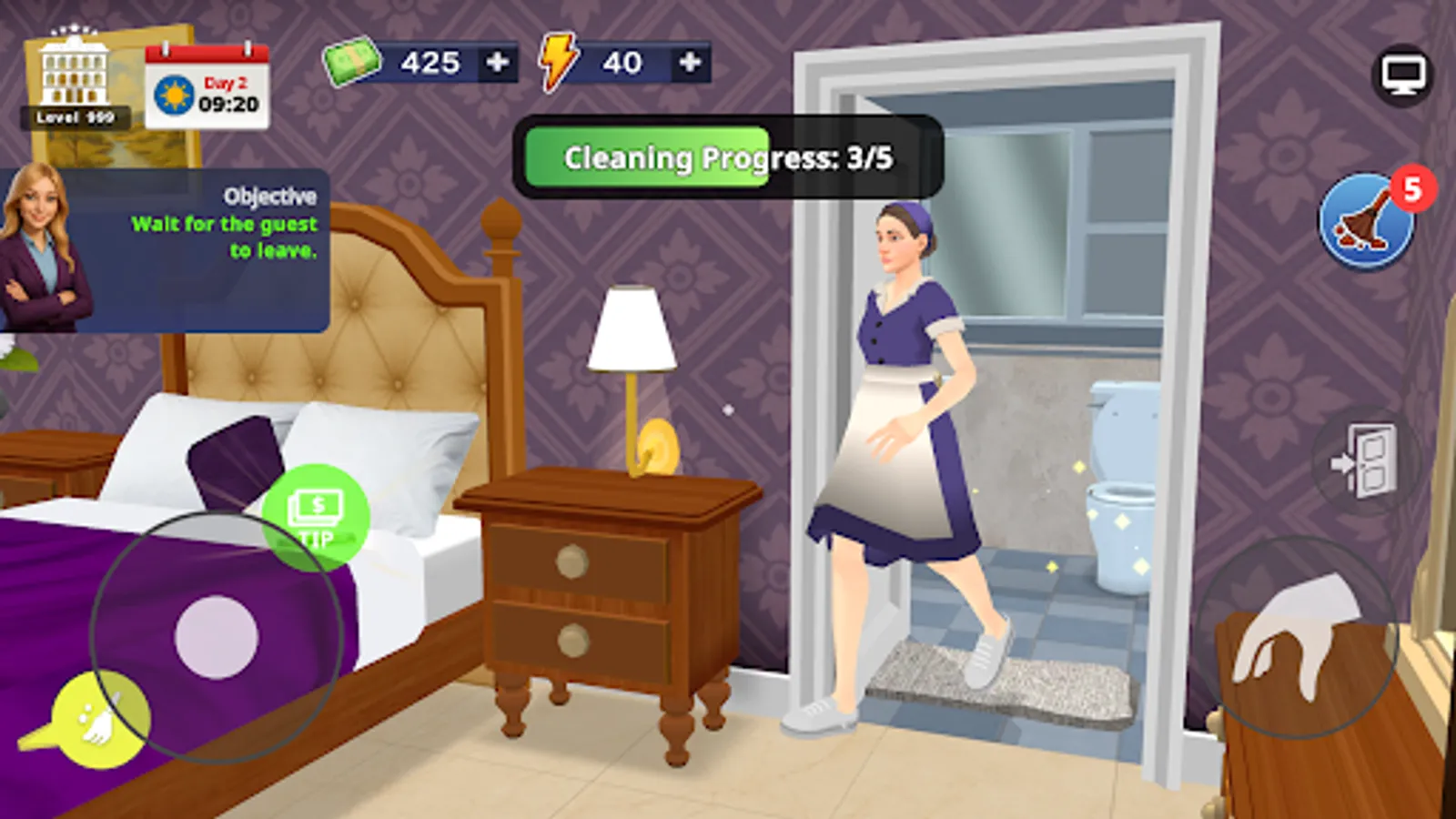Select the 09:20 time display
1456x819 pixels.
229,102
